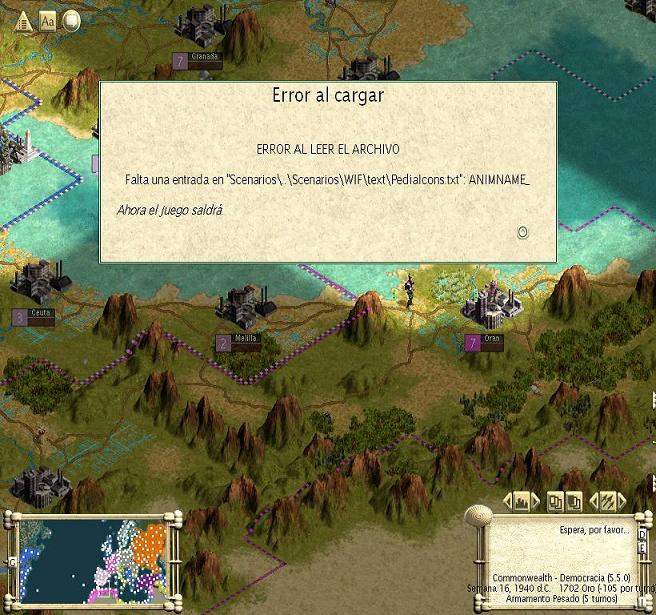Viewport: 656px width, 615px height.
Task: Open the round advisors button
Action: click(71, 20)
